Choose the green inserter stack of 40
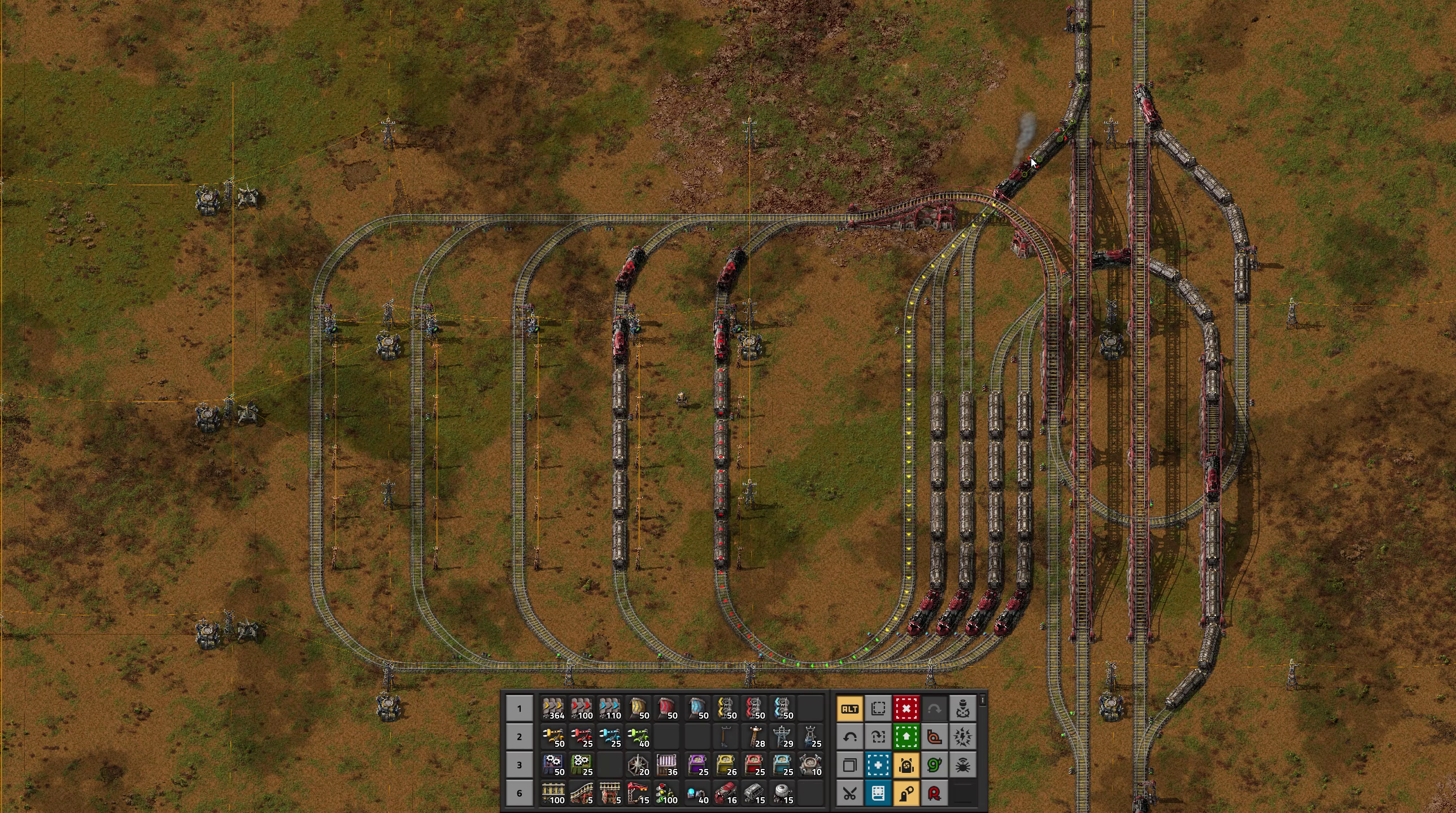This screenshot has height=813, width=1456. 639,737
